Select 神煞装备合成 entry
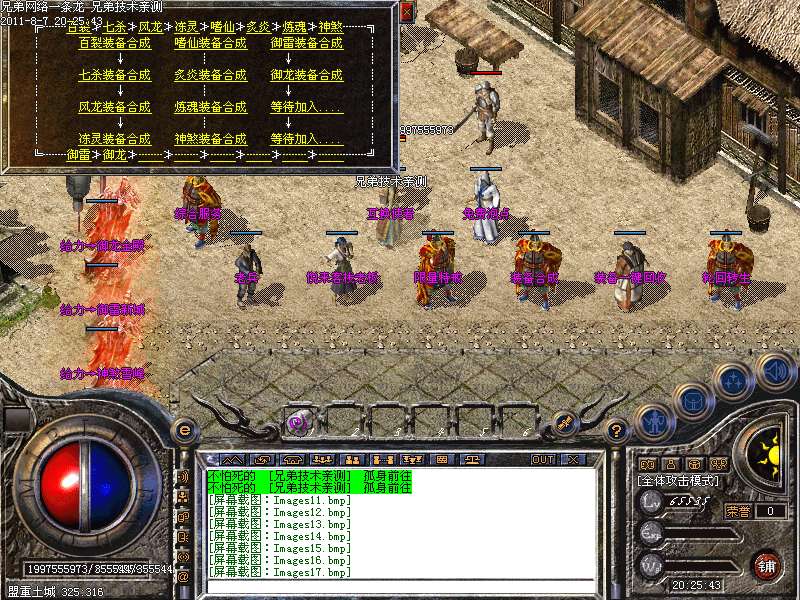The width and height of the screenshot is (800, 600). (x=210, y=139)
